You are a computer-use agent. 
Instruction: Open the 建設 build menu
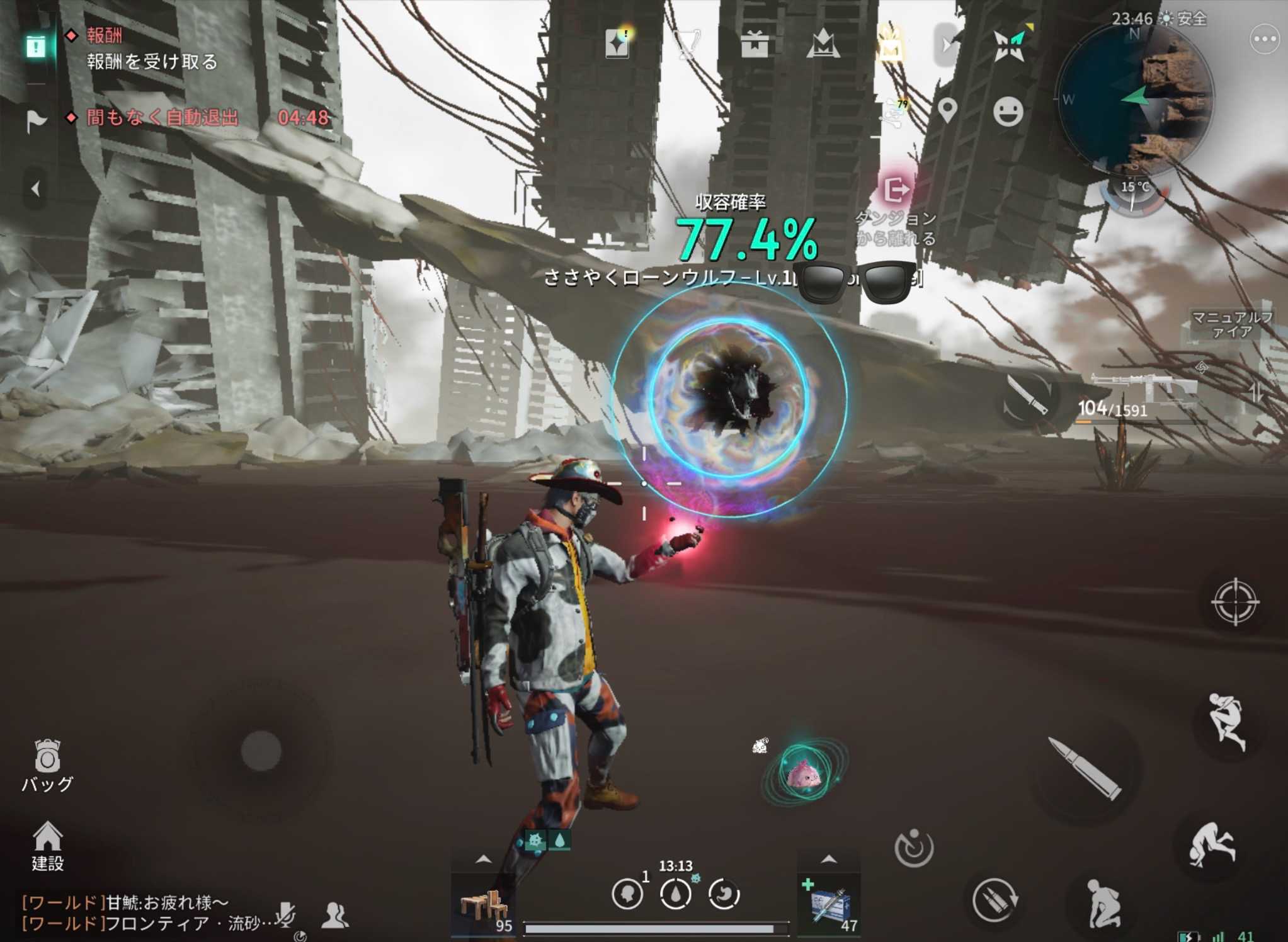coord(47,846)
